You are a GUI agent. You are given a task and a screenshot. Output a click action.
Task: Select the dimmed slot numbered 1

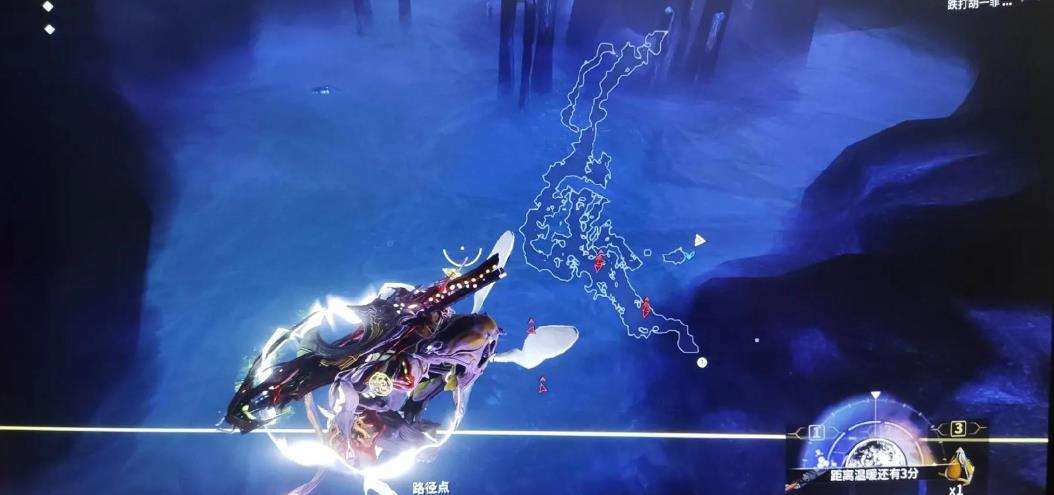[815, 432]
